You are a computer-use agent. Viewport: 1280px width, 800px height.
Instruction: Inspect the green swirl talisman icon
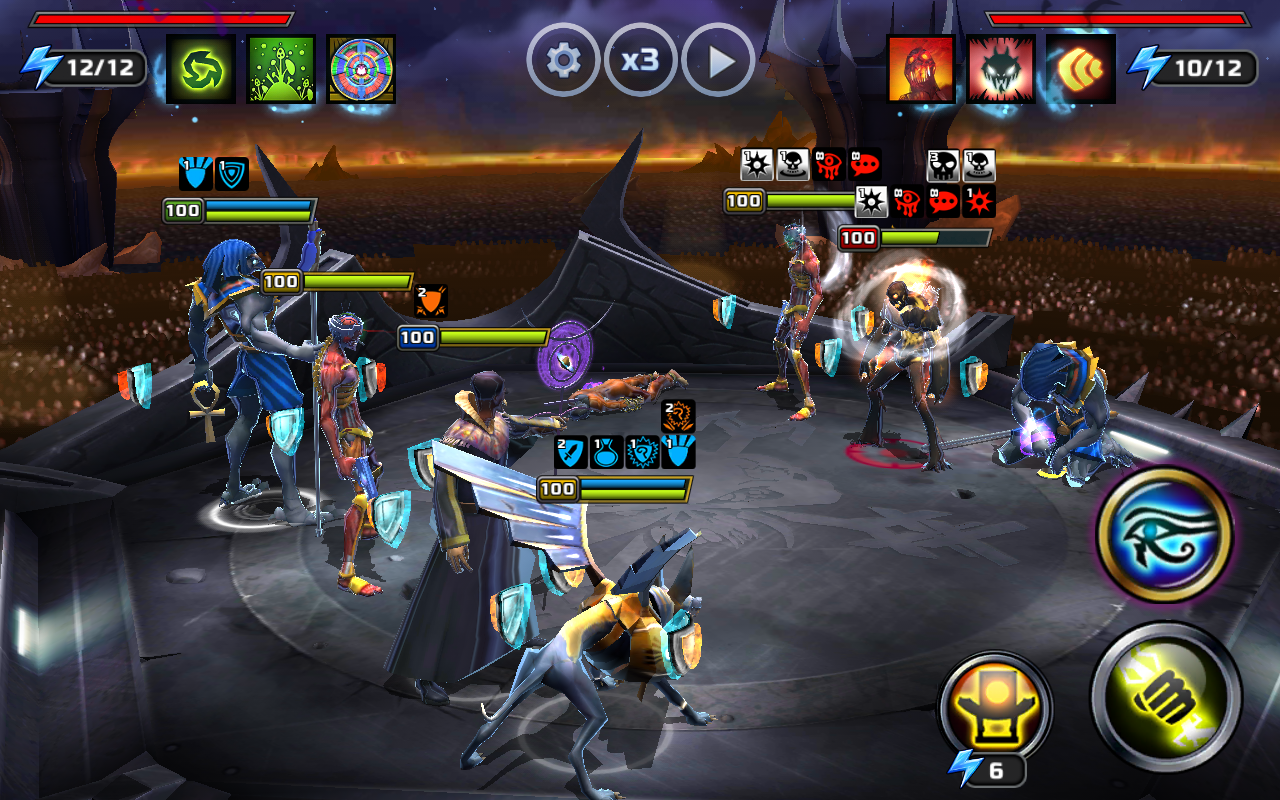coord(201,68)
